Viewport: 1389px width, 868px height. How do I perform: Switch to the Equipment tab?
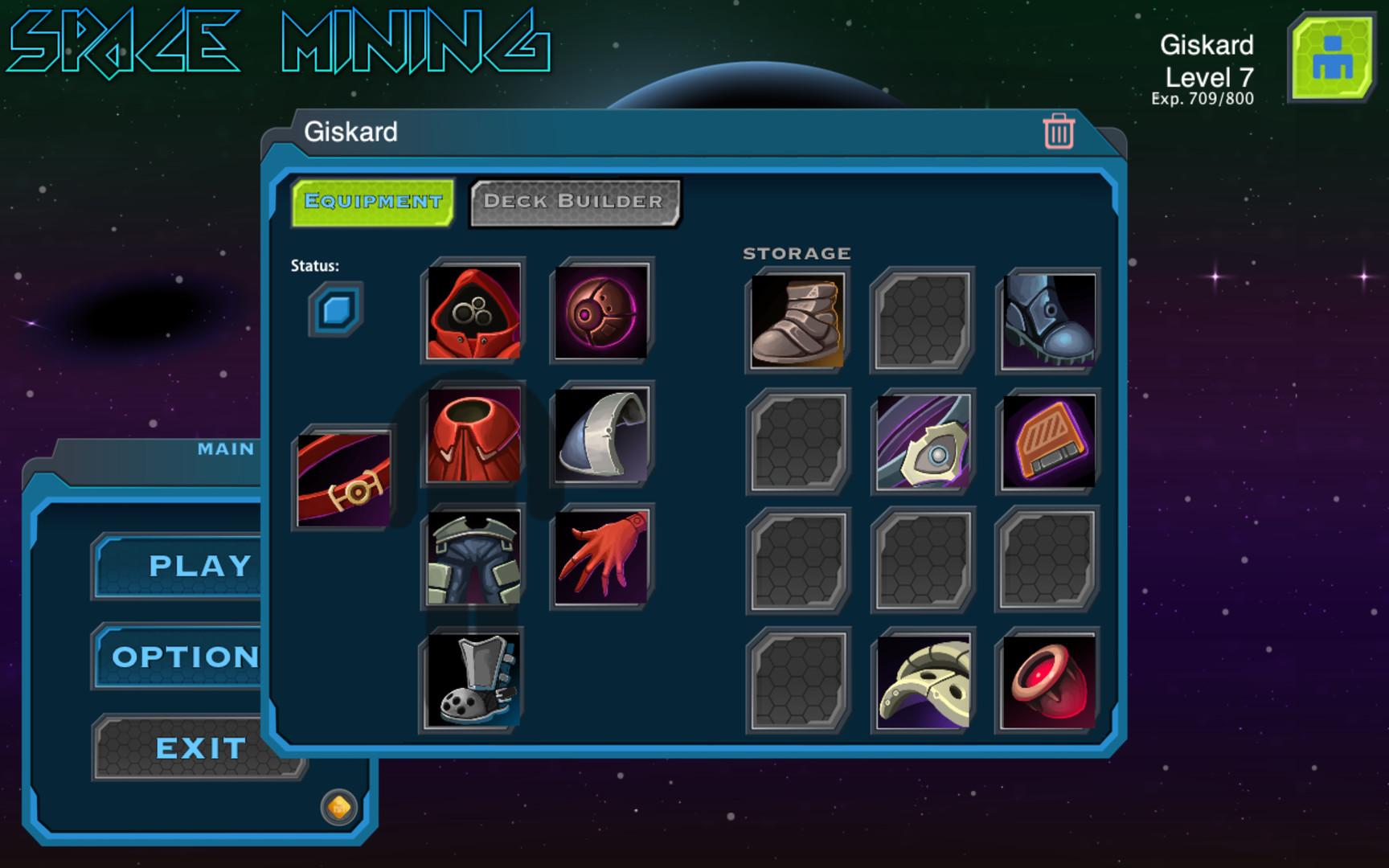point(371,201)
